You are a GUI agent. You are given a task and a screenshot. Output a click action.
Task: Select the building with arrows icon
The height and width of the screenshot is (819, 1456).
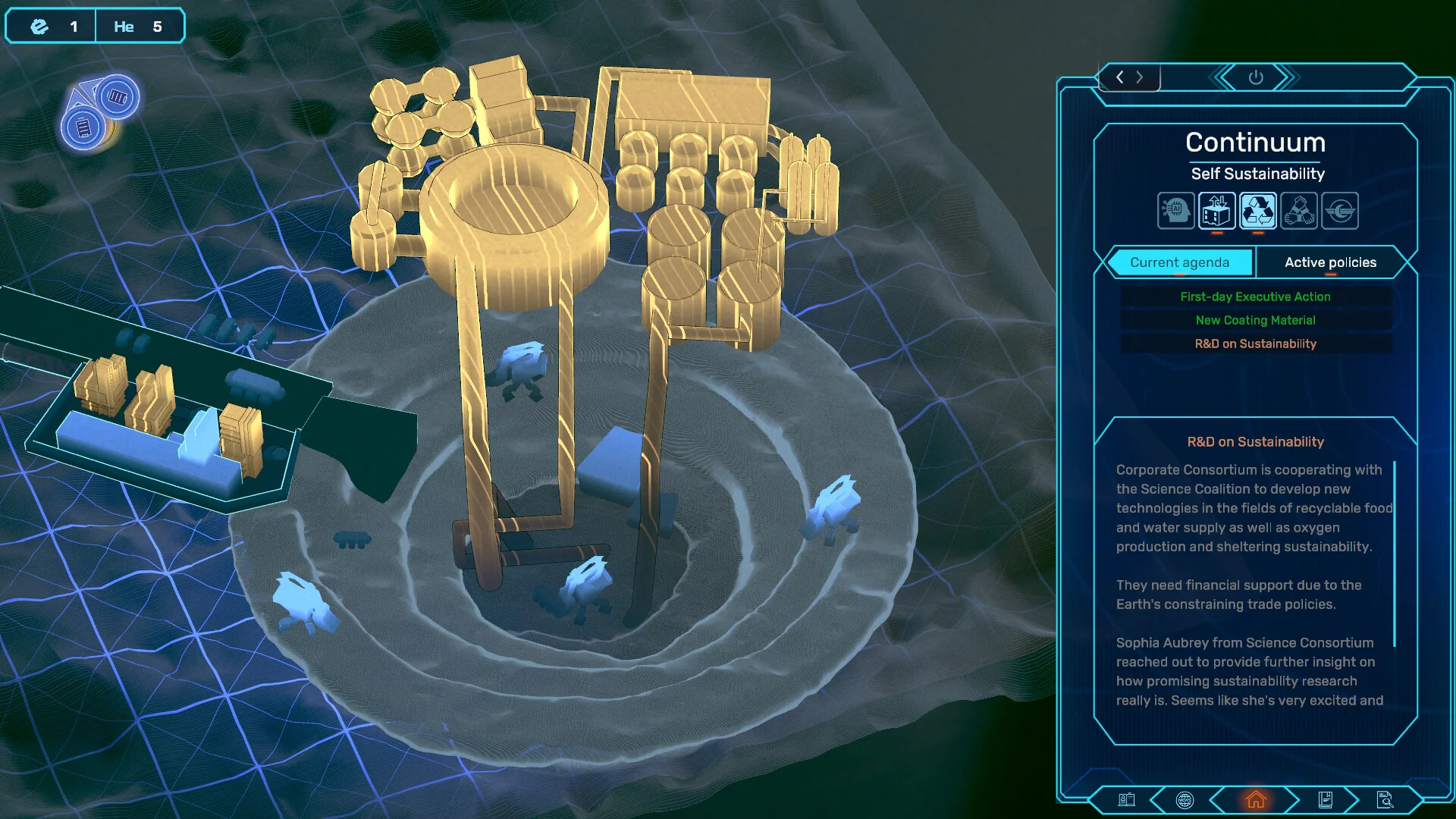[x=1216, y=211]
